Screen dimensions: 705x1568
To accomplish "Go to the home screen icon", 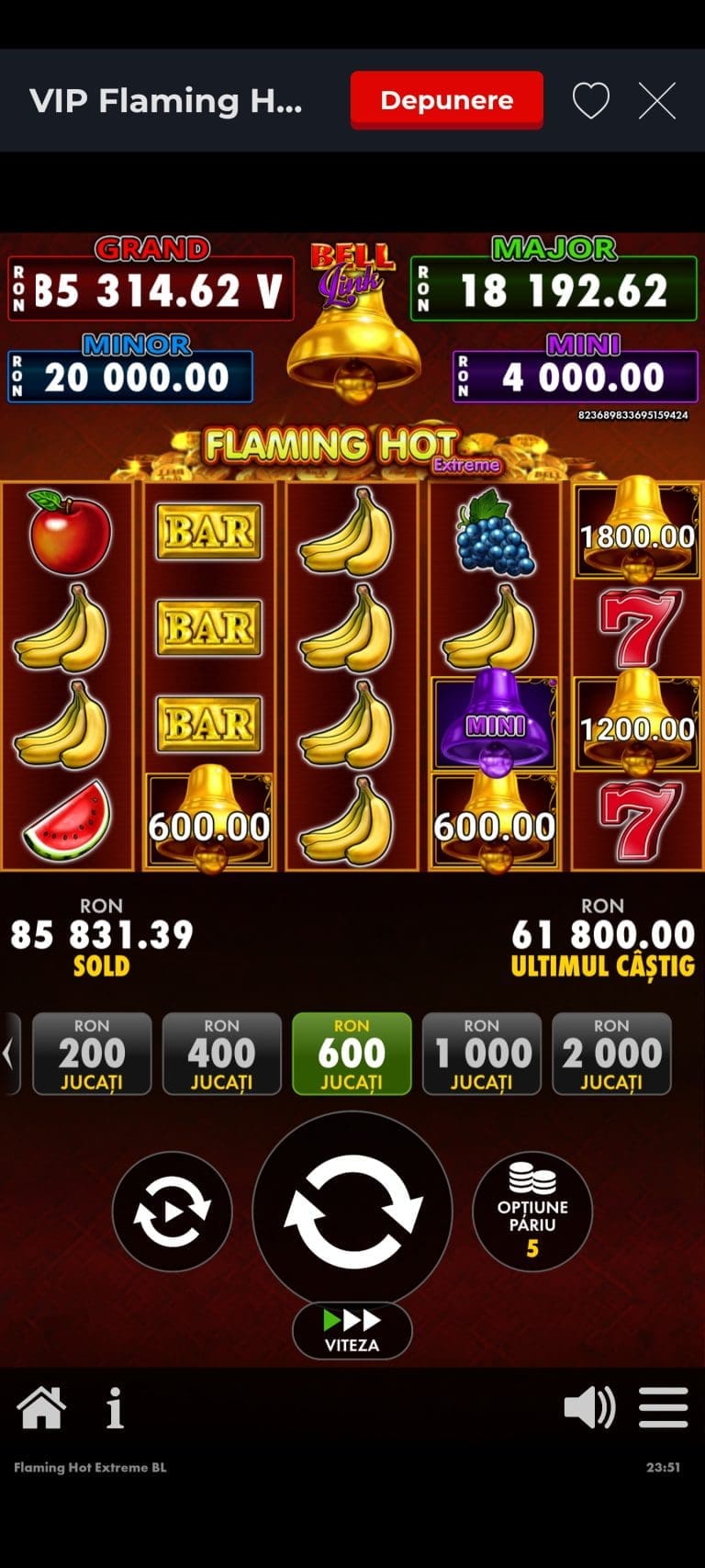I will click(41, 1407).
